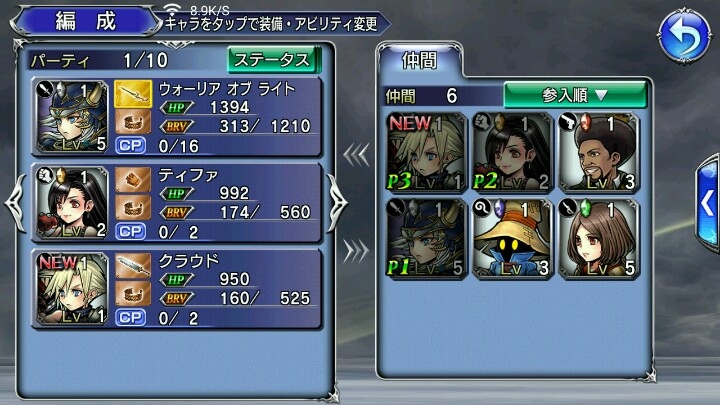Pick the brown-haired Lv 5 character portrait
Image resolution: width=720 pixels, height=405 pixels.
click(x=597, y=239)
